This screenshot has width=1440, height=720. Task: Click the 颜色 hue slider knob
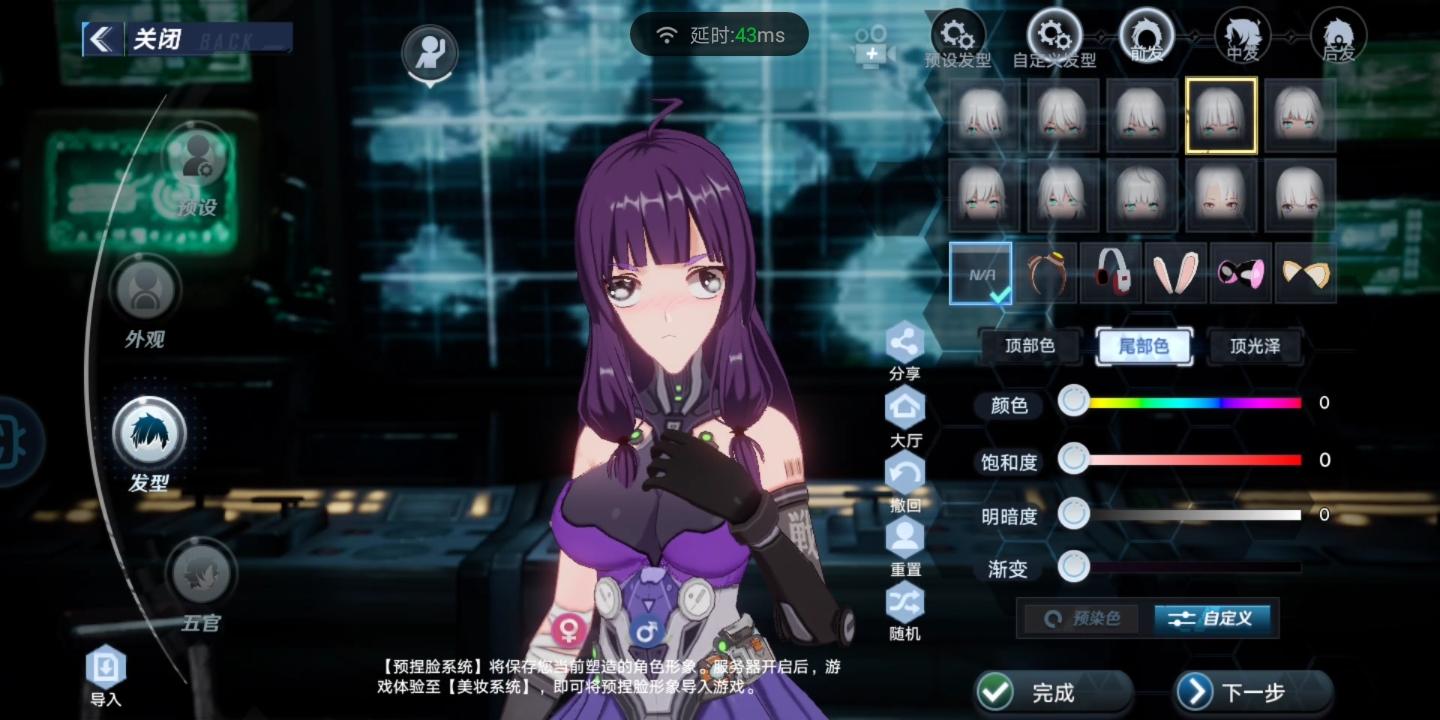pos(1074,400)
